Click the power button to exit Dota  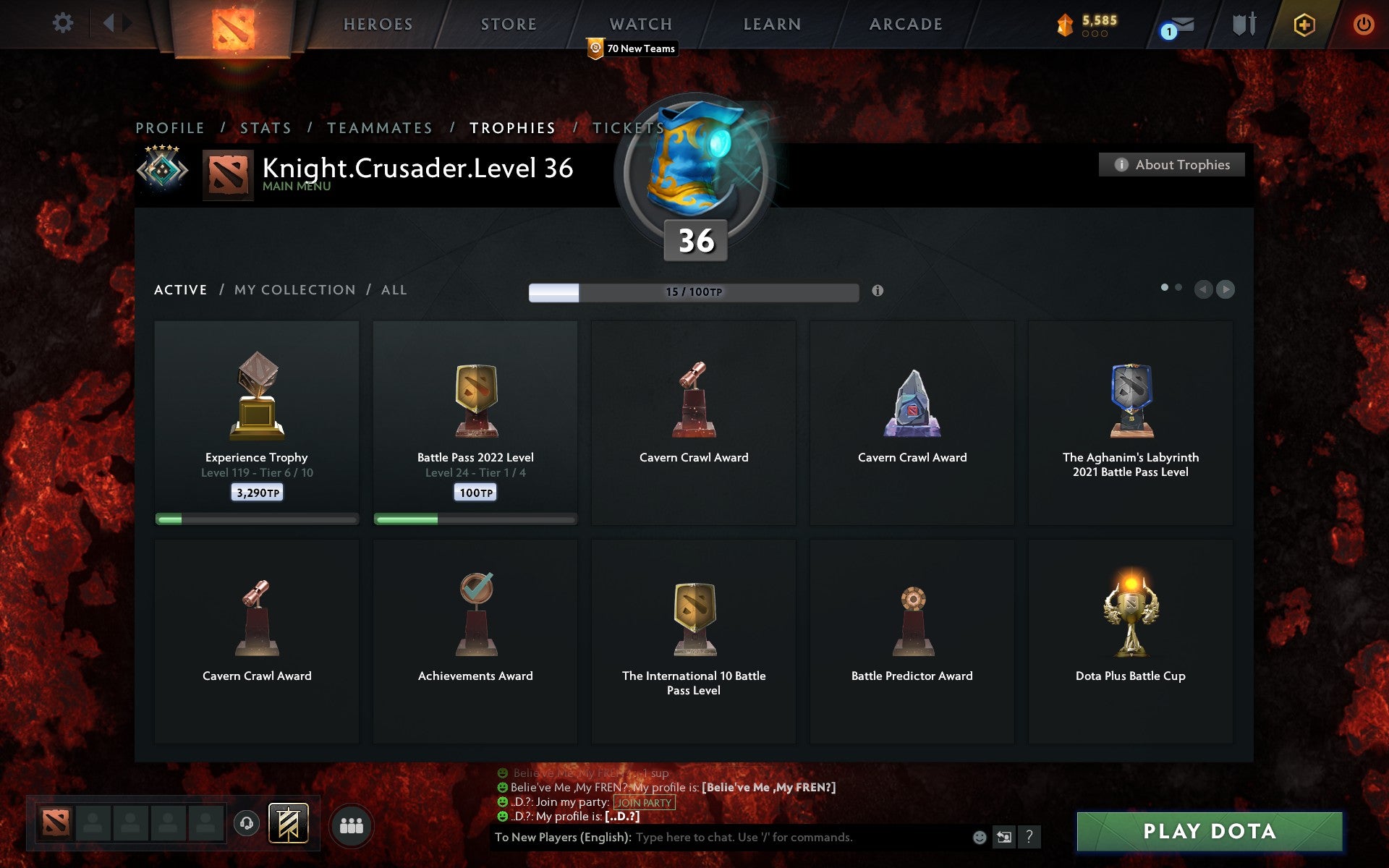[x=1363, y=23]
